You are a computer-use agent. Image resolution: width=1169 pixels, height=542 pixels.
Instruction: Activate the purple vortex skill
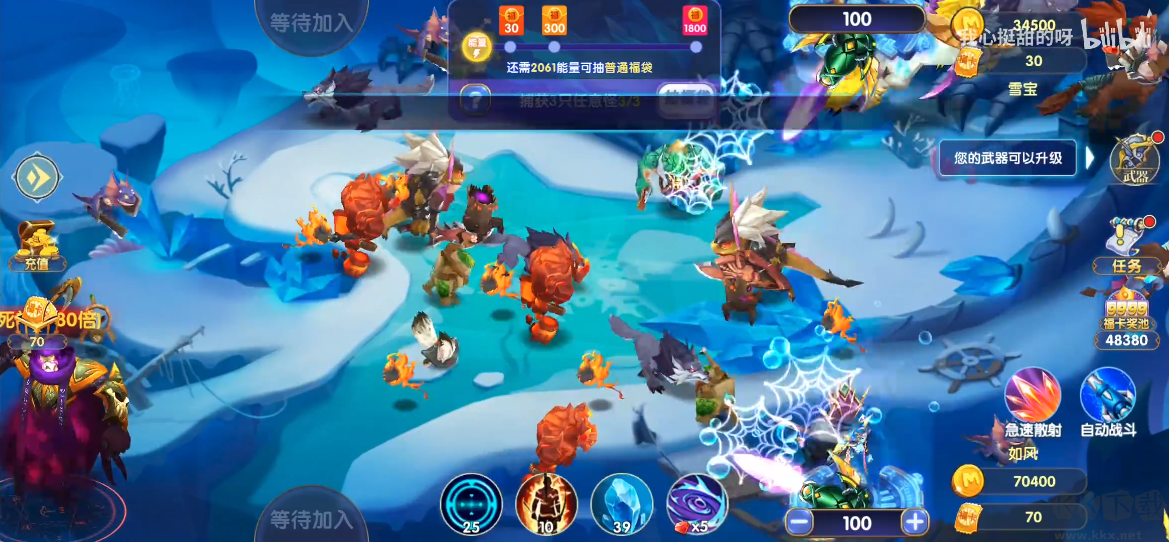(696, 503)
